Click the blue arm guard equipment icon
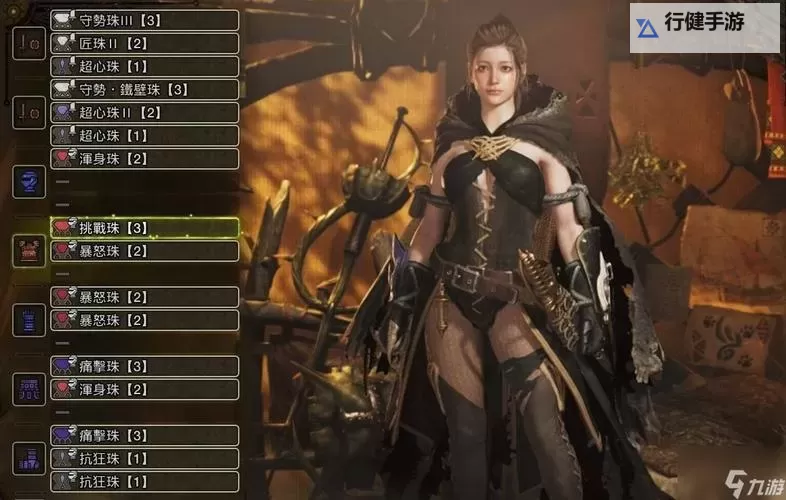This screenshot has width=786, height=500. pyautogui.click(x=28, y=319)
